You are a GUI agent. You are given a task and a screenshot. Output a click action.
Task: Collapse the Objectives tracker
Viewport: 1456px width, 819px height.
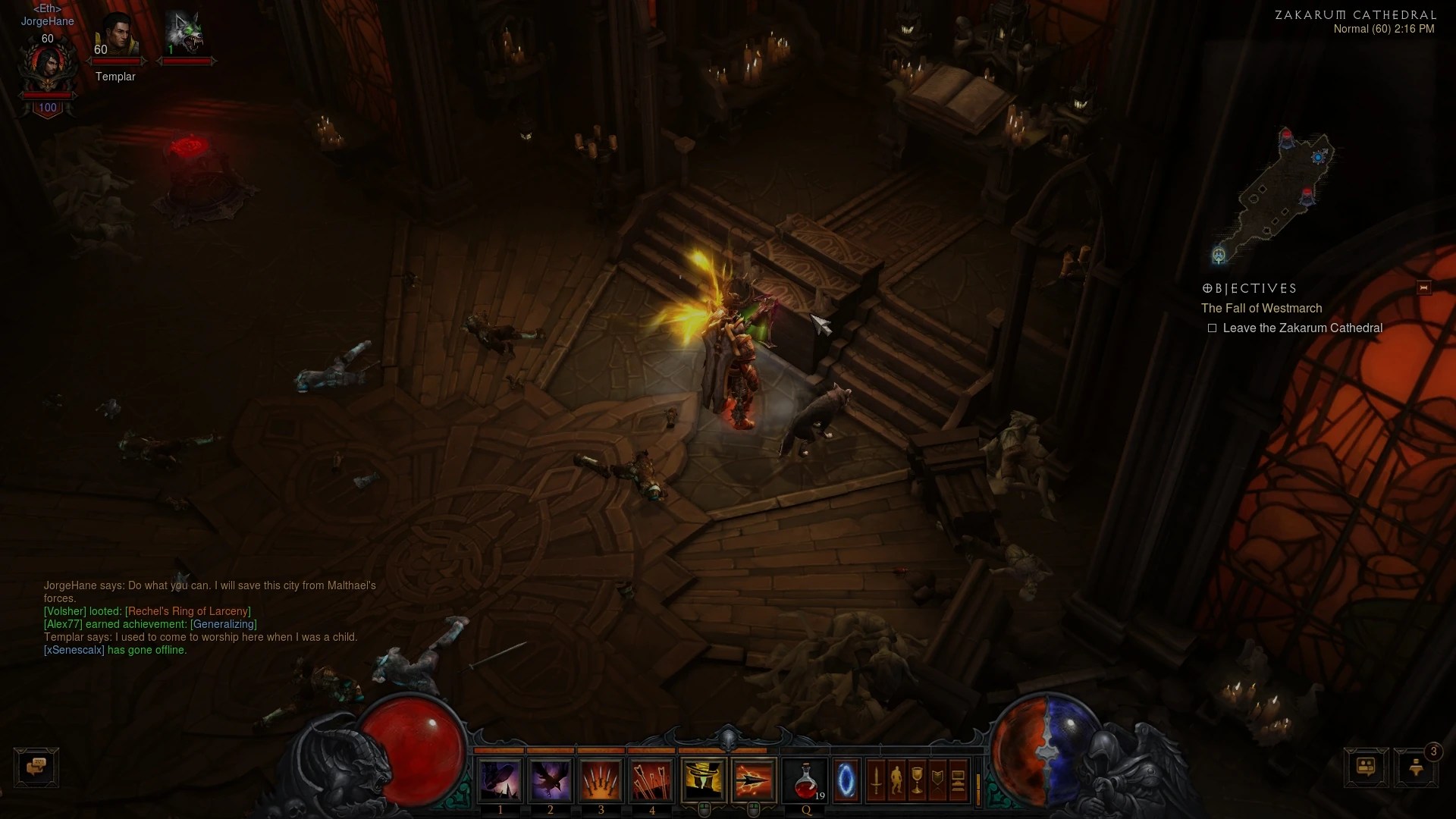[1423, 287]
